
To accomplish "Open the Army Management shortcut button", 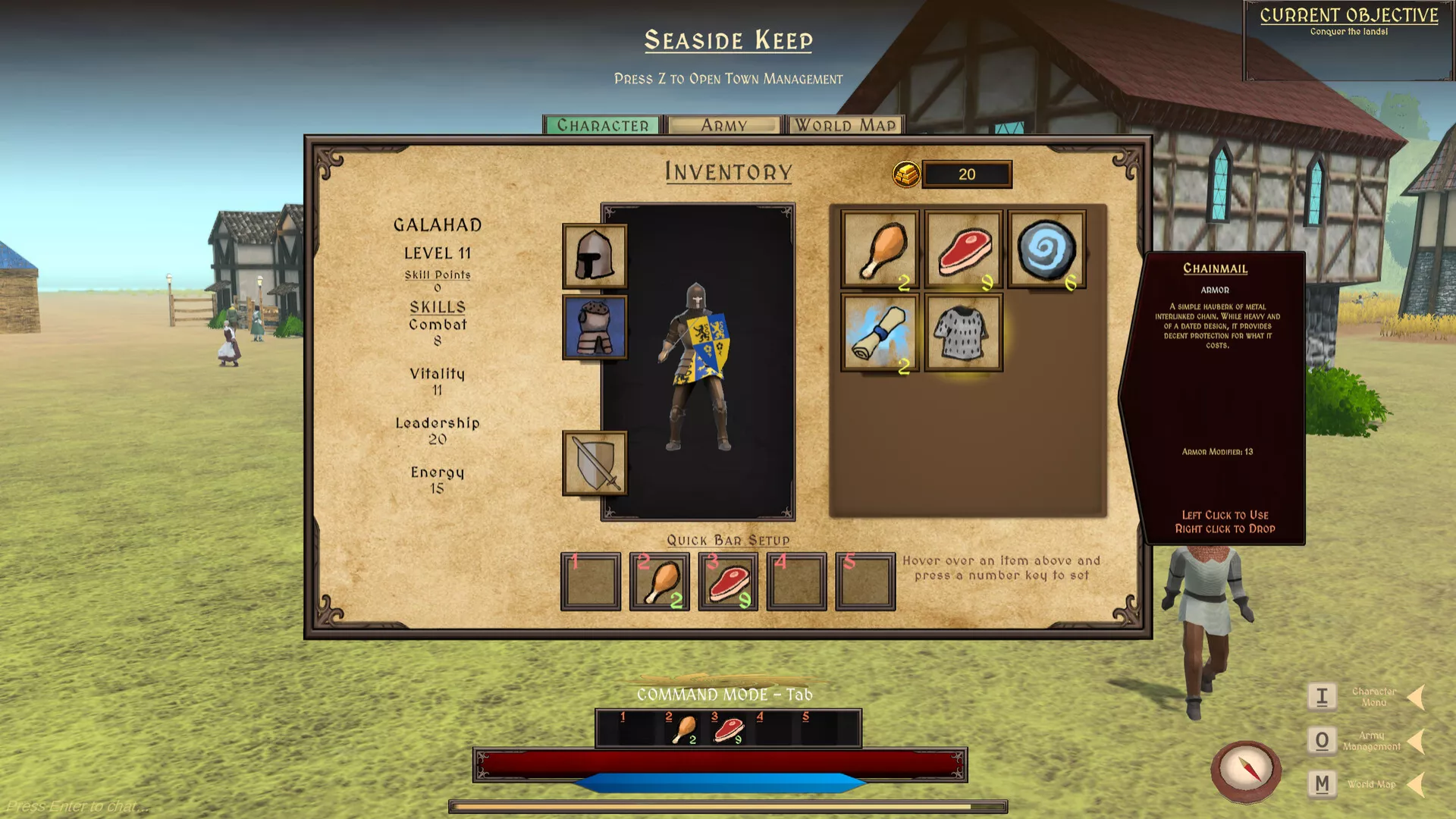I will click(1322, 740).
